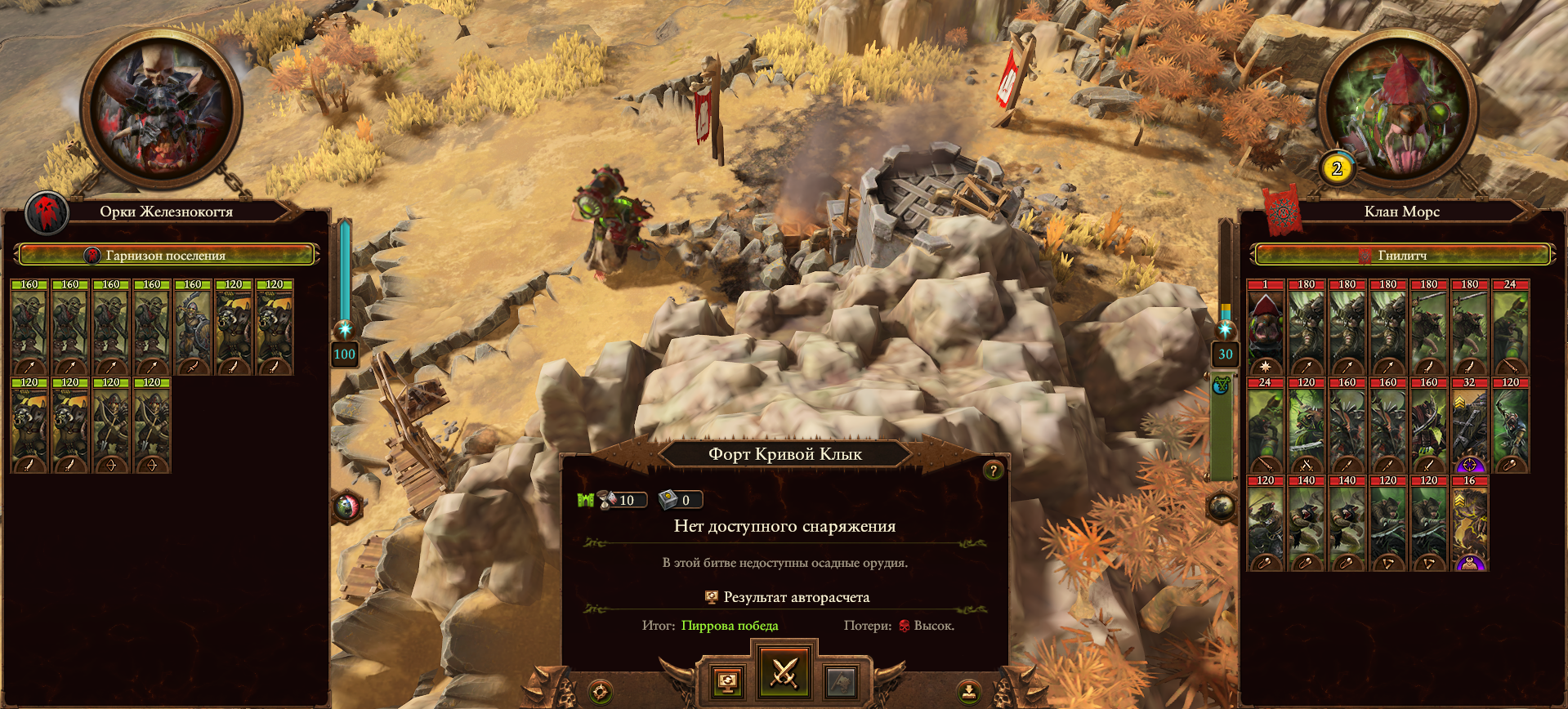Image resolution: width=1568 pixels, height=709 pixels.
Task: Click the level 2 badge on Skaven portrait
Action: tap(1337, 169)
